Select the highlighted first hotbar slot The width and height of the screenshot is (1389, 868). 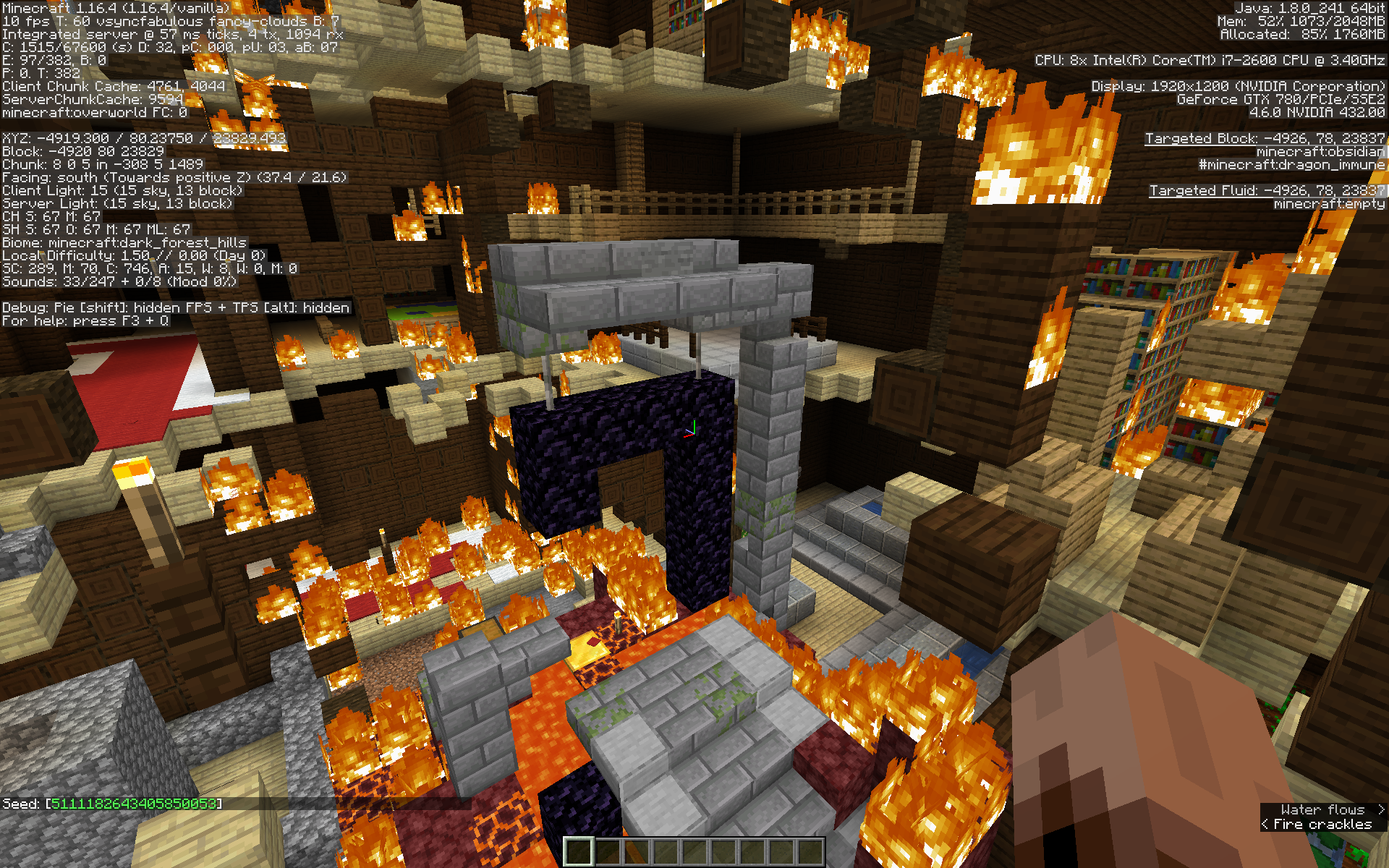[579, 851]
